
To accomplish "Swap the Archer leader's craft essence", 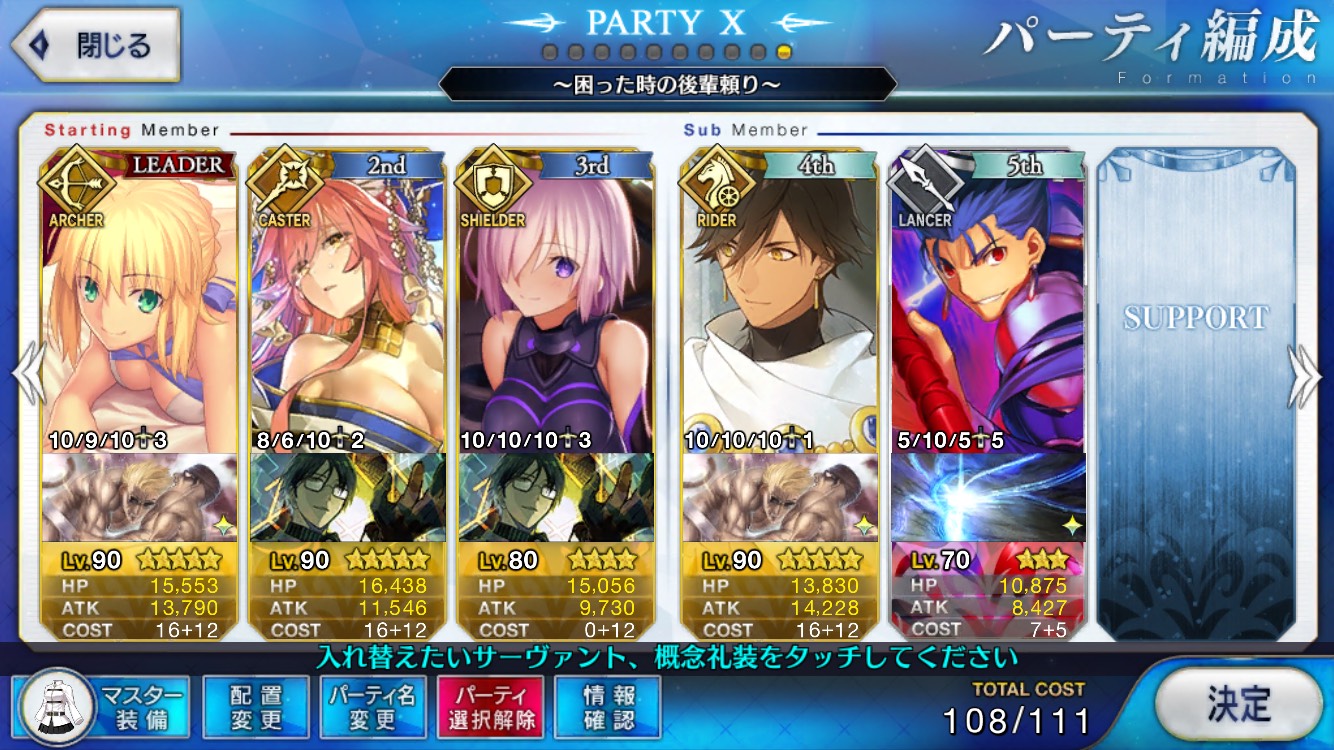I will (139, 497).
